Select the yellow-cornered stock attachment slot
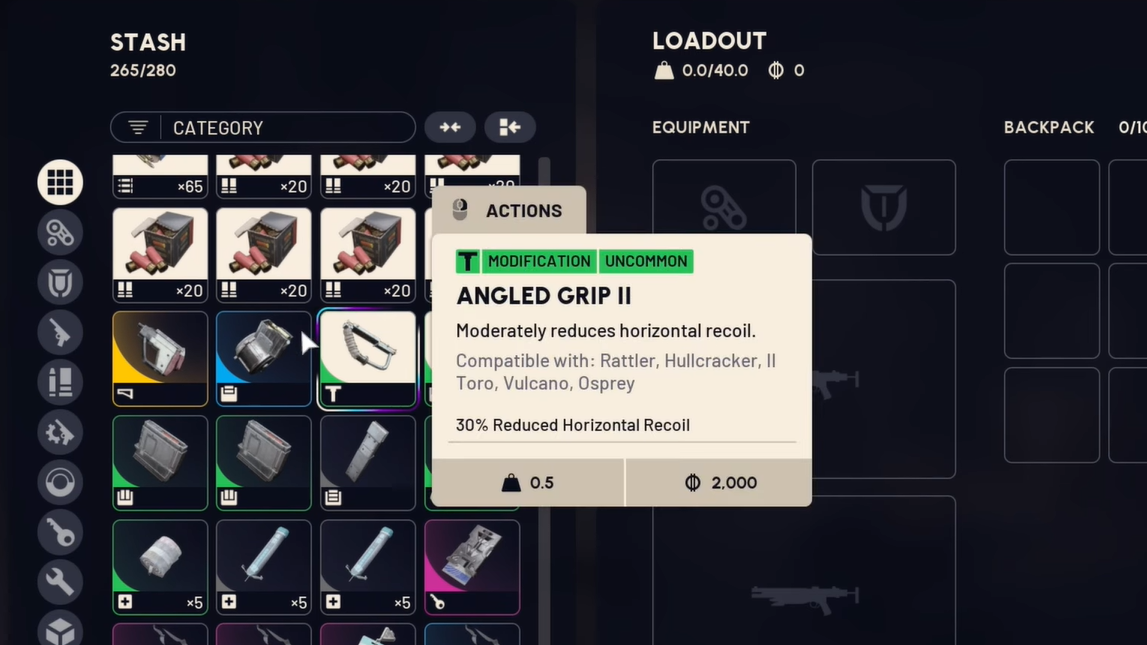This screenshot has width=1147, height=645. pyautogui.click(x=160, y=358)
